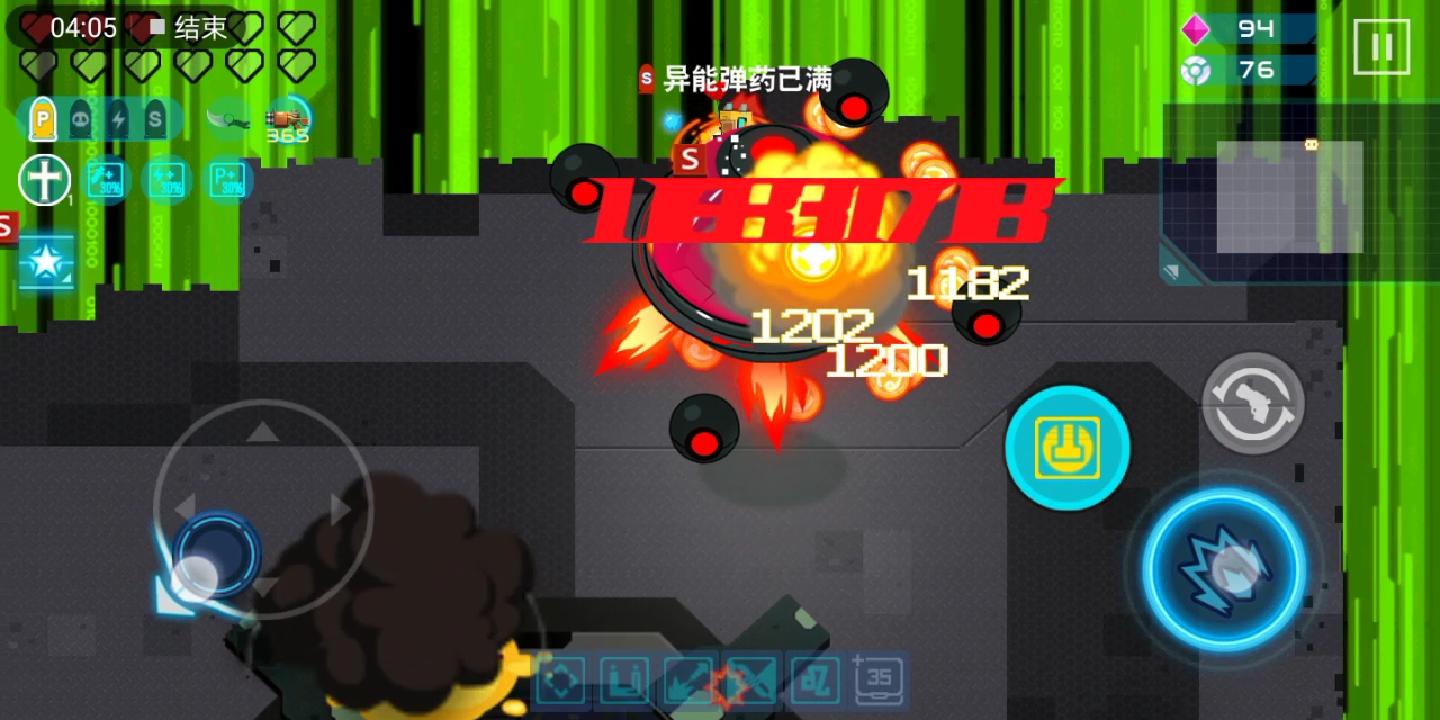Tap the pause button in top right

pyautogui.click(x=1382, y=45)
